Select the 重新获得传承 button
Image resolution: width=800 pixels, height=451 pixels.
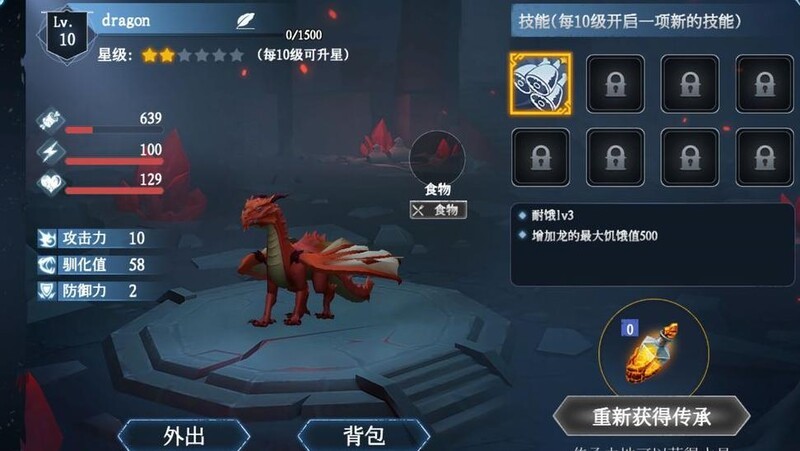pyautogui.click(x=652, y=416)
